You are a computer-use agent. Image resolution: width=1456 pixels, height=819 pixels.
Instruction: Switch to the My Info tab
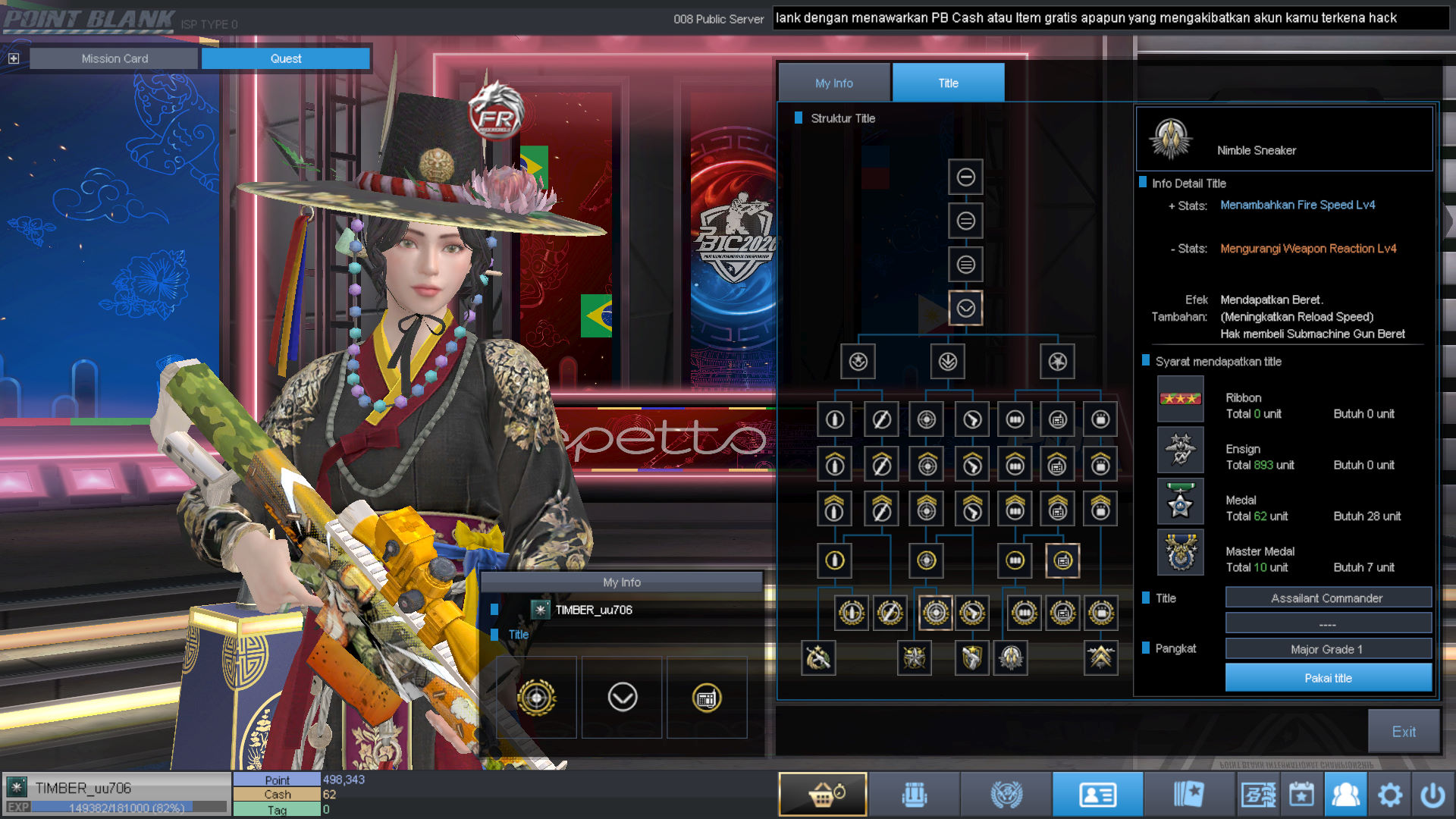click(834, 83)
